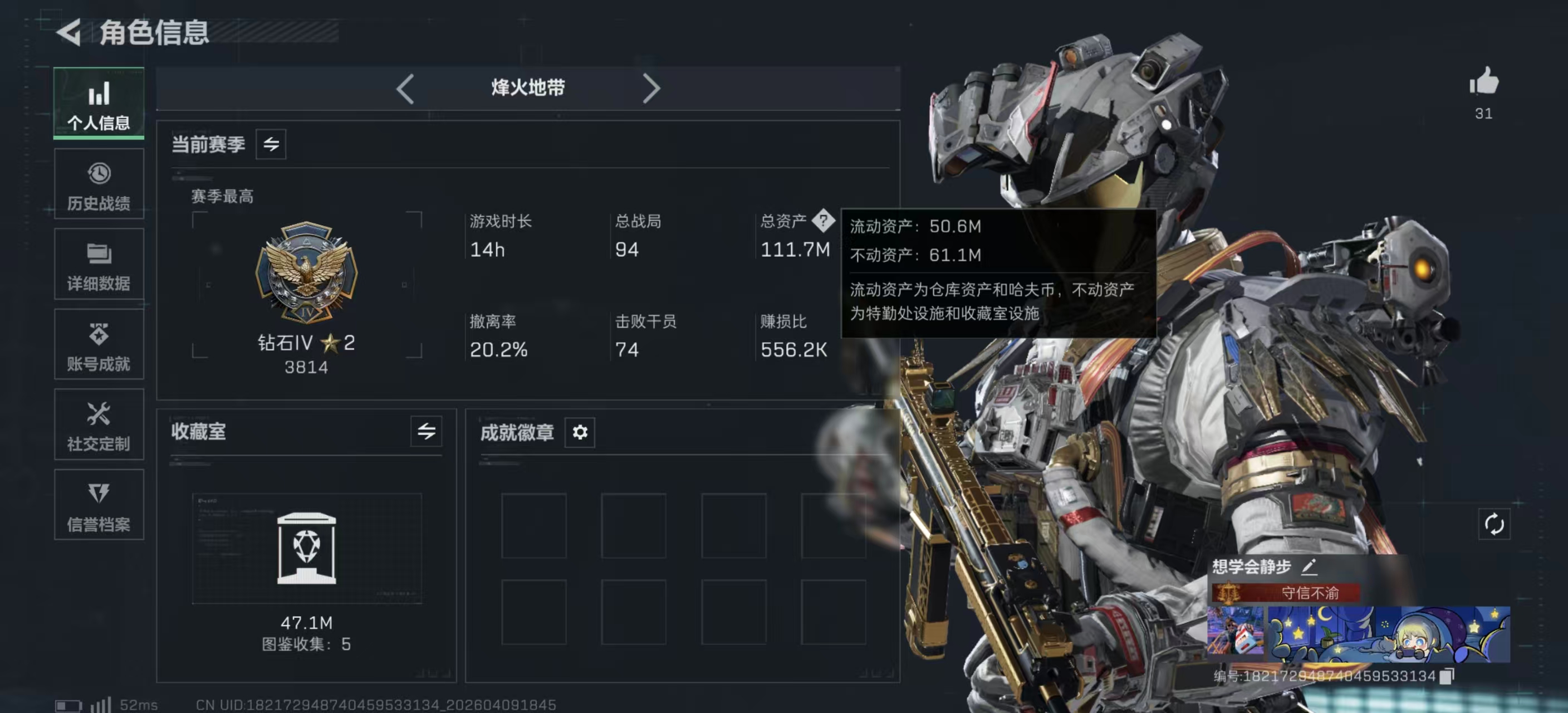Switch to next game mode with right arrow
Image resolution: width=1568 pixels, height=713 pixels.
[651, 89]
